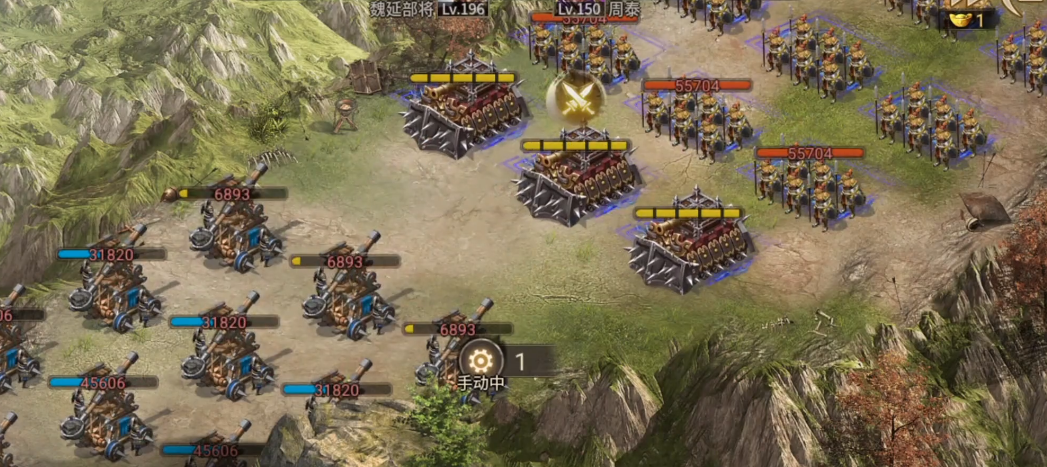
Task: Toggle the gear manual-mode button
Action: tap(481, 360)
